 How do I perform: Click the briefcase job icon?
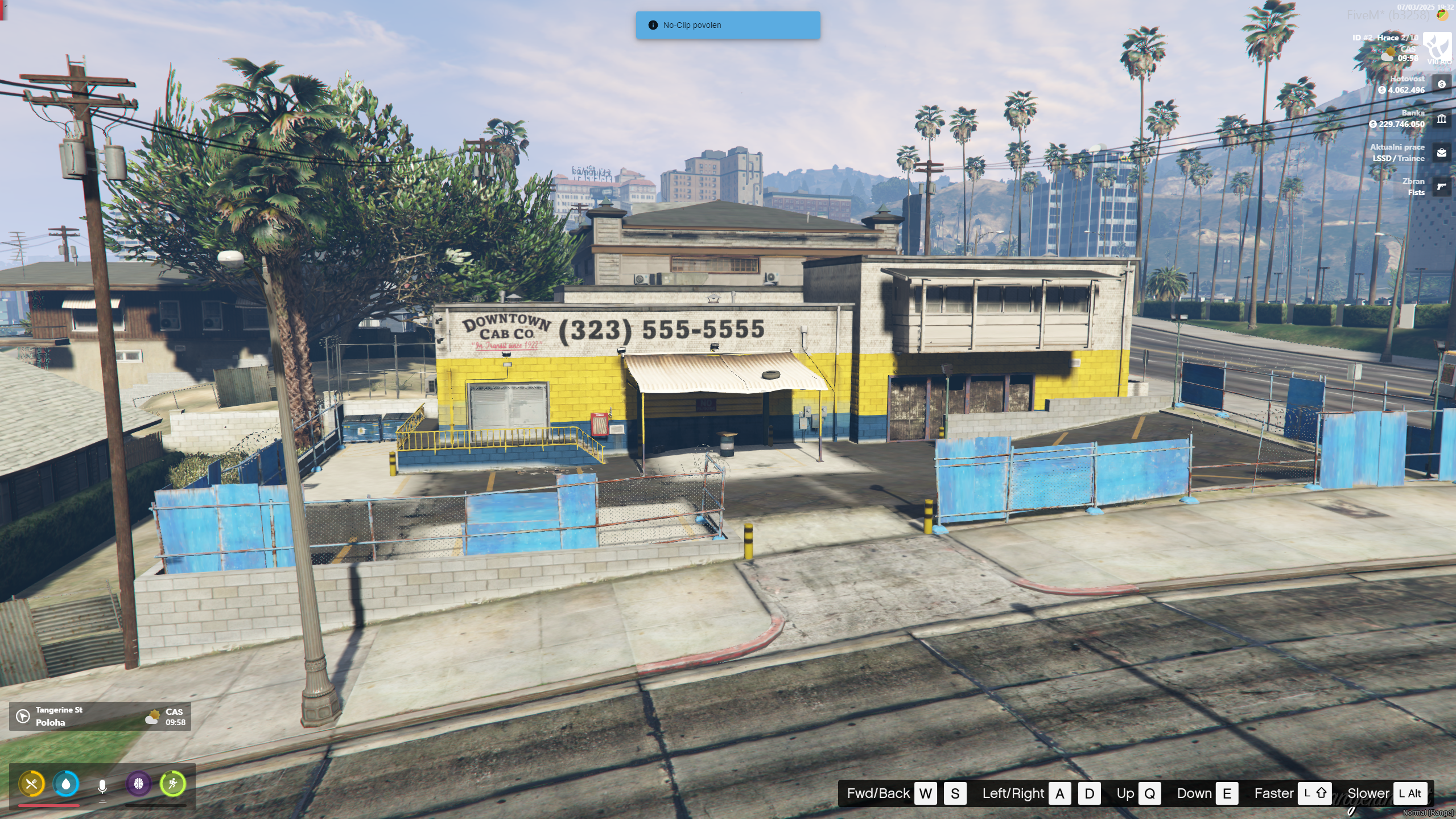pos(1441,153)
